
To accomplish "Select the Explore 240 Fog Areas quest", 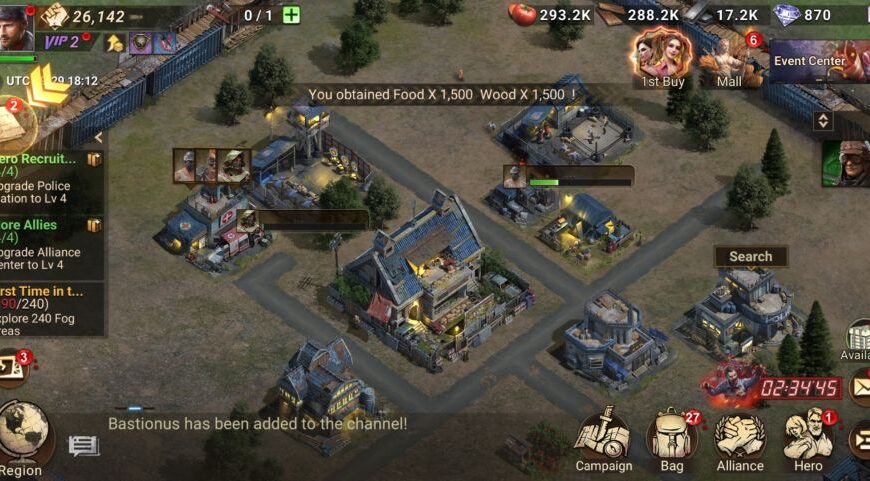I will click(50, 304).
